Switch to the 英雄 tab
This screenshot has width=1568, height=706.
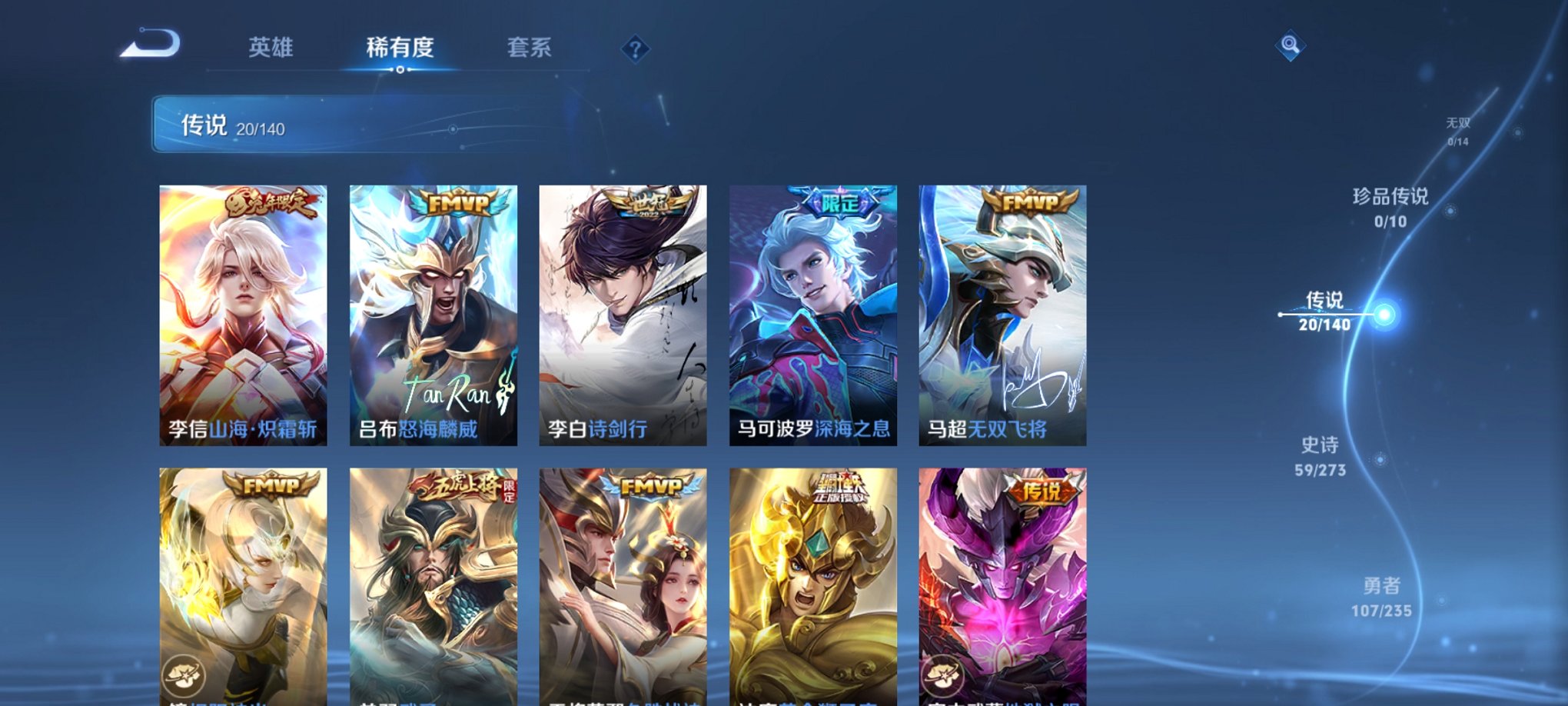pos(270,47)
